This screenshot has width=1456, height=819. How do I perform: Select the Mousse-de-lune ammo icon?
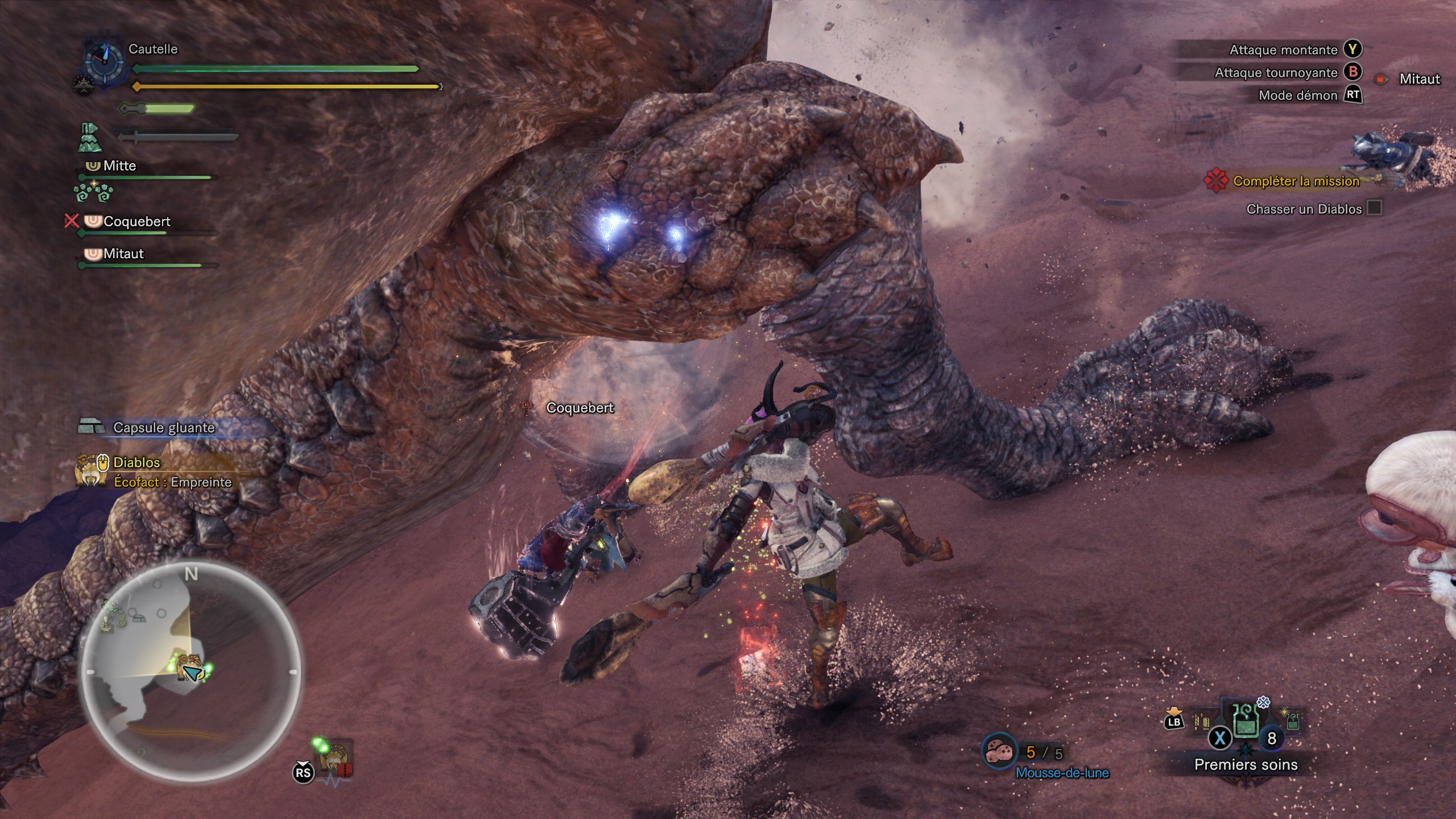999,752
